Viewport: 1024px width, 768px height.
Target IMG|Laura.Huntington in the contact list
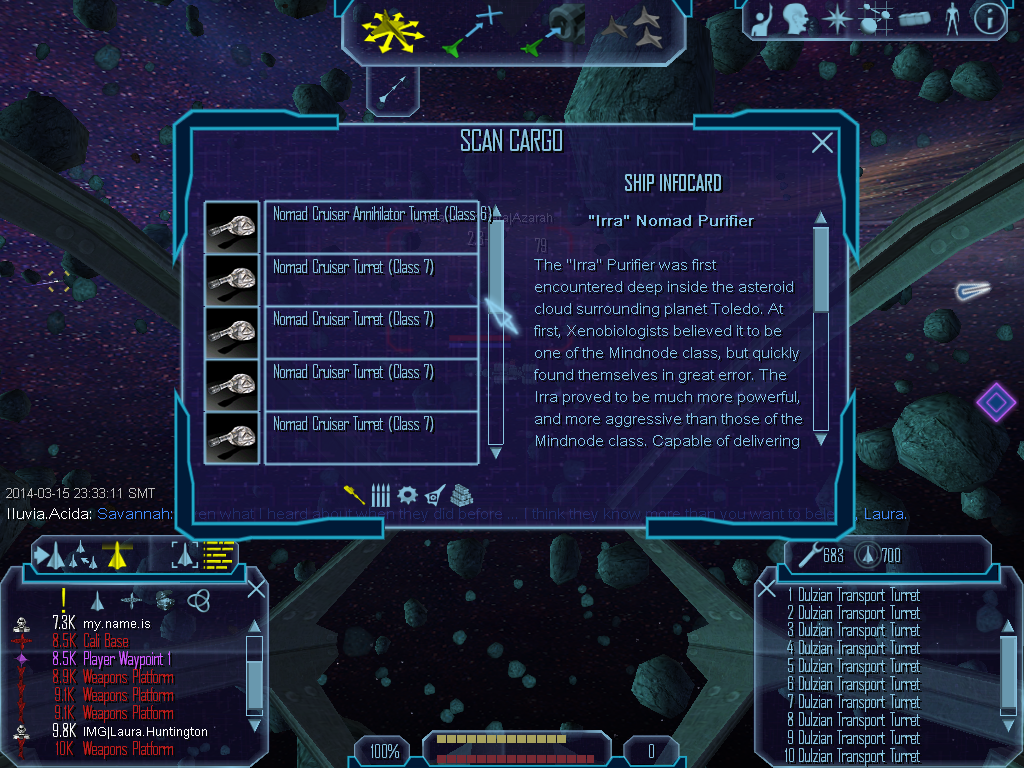[145, 731]
